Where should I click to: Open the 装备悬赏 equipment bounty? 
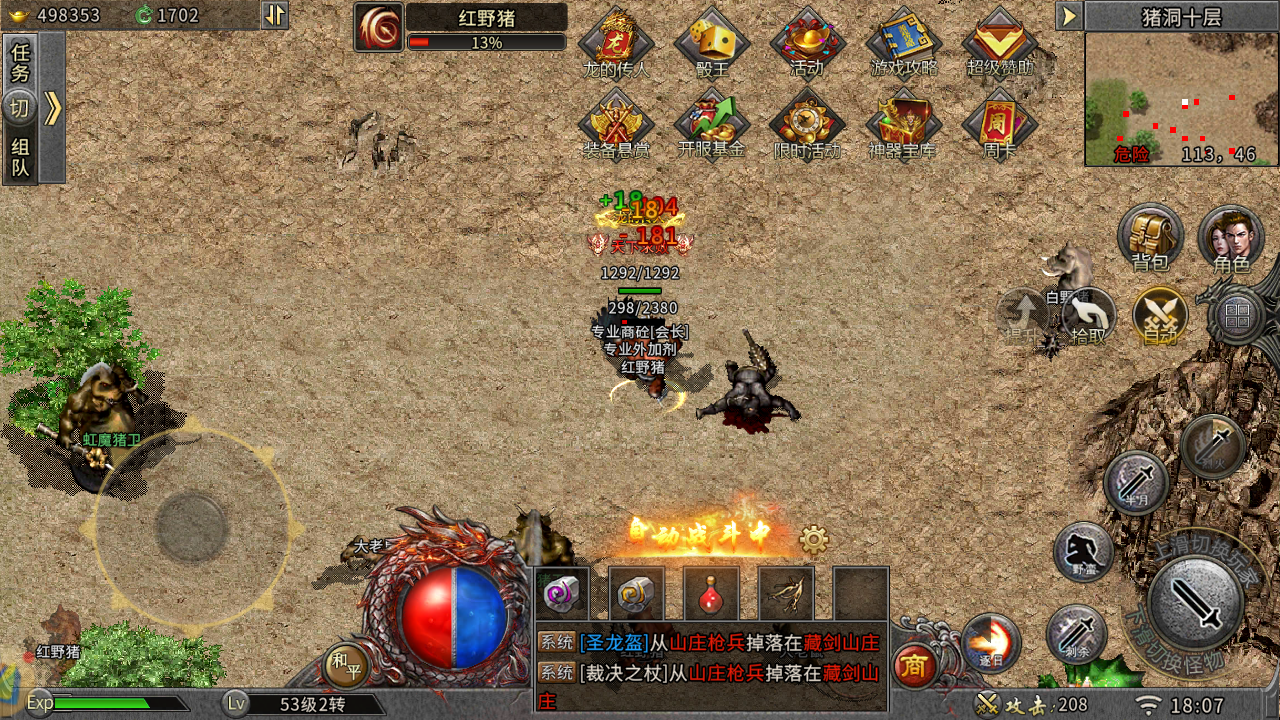tap(616, 125)
